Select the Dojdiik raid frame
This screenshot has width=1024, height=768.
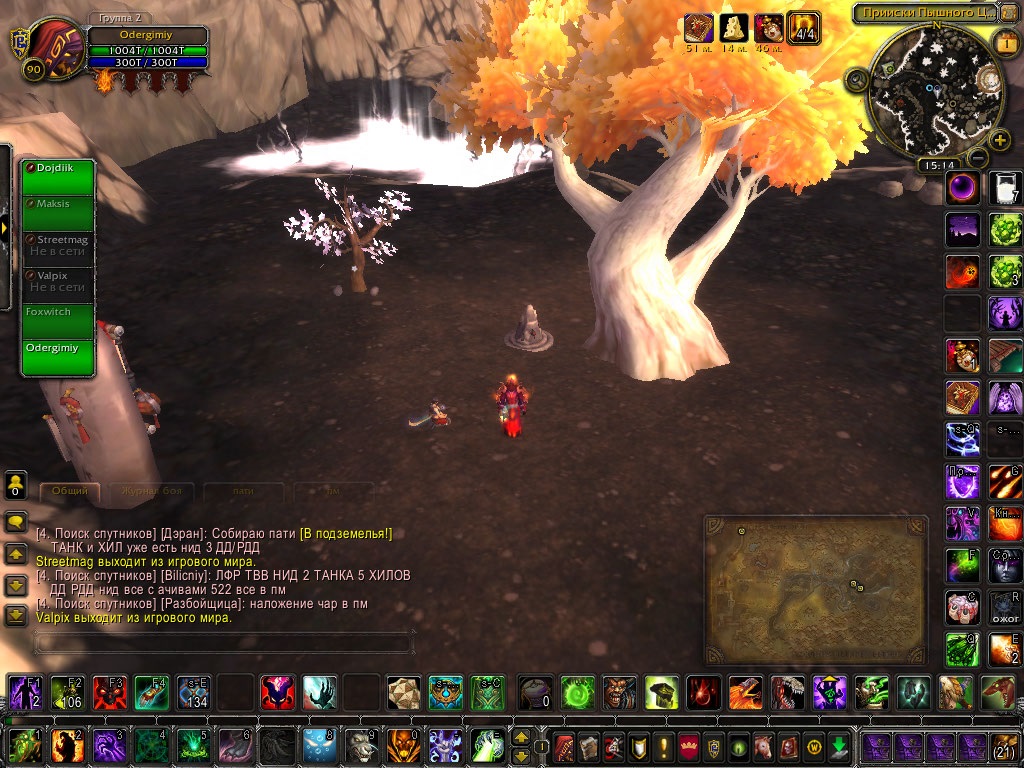tap(58, 178)
